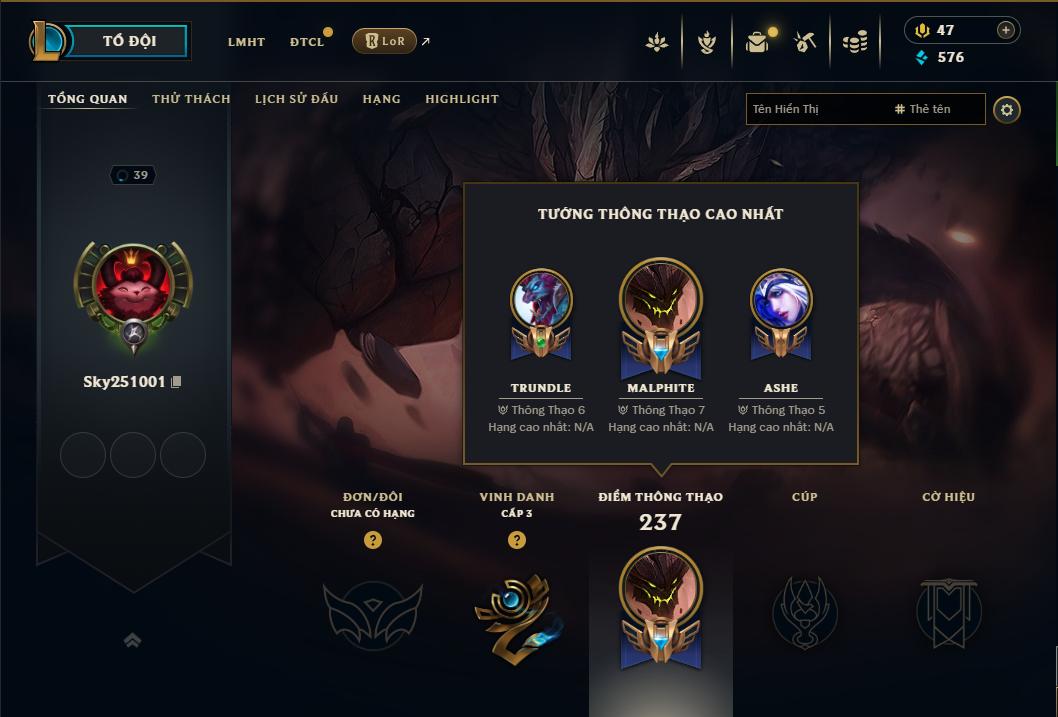The width and height of the screenshot is (1058, 717).
Task: Switch to the LỊCH SỬ ĐẤU tab
Action: coord(296,99)
